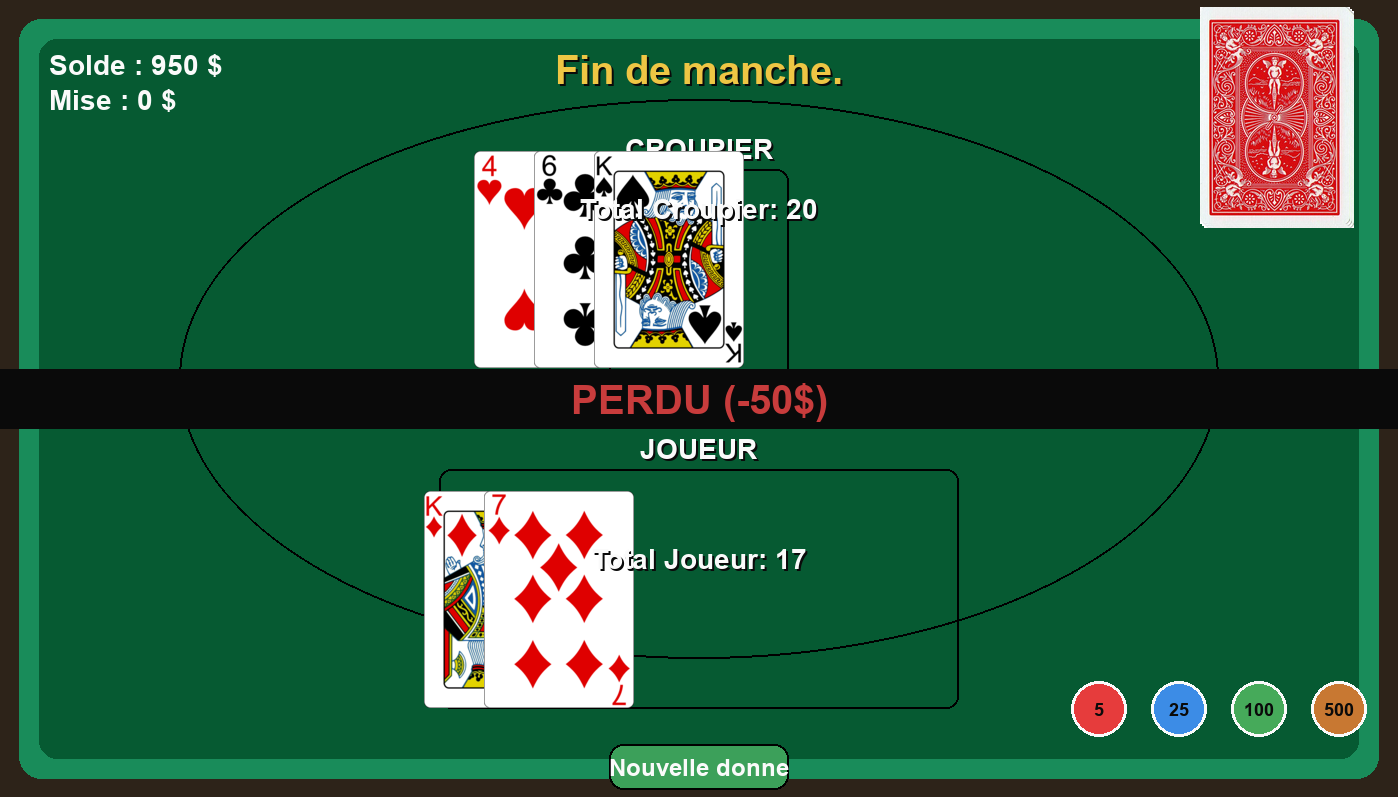Screen dimensions: 1398x797
Task: Select the orange 500$ chip
Action: 1338,708
